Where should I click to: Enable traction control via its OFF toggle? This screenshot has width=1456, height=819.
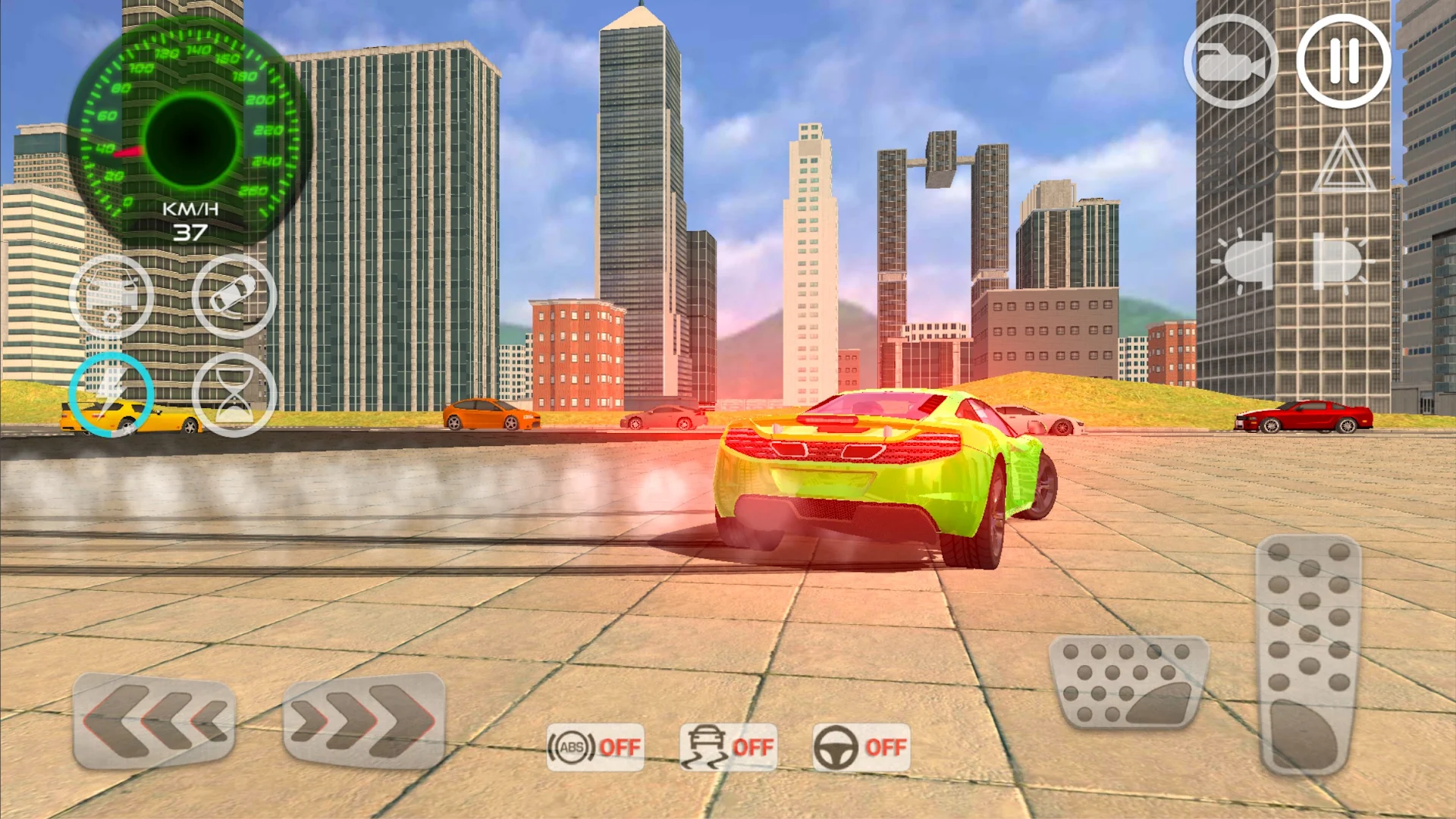tap(728, 747)
